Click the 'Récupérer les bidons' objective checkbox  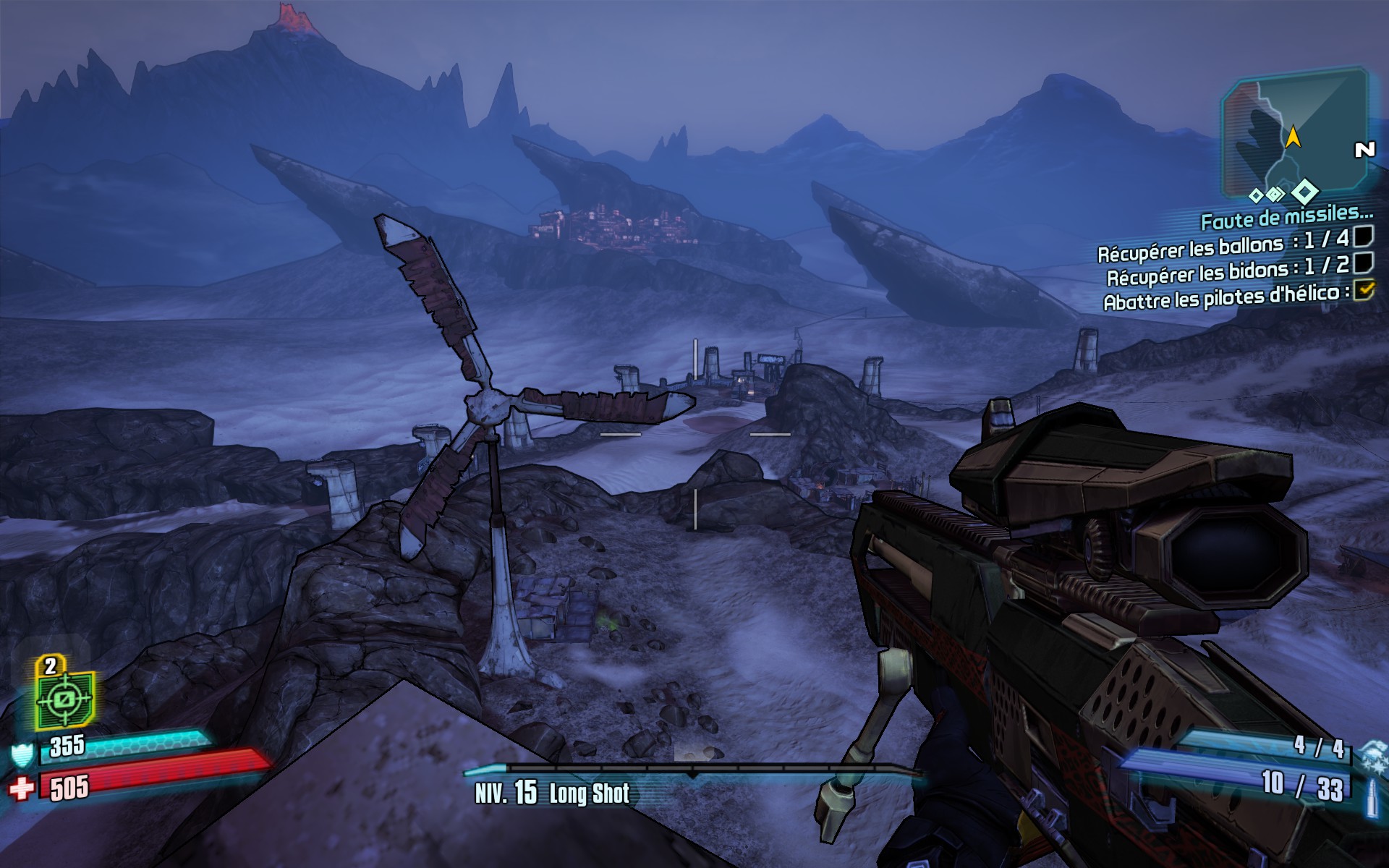coord(1364,262)
